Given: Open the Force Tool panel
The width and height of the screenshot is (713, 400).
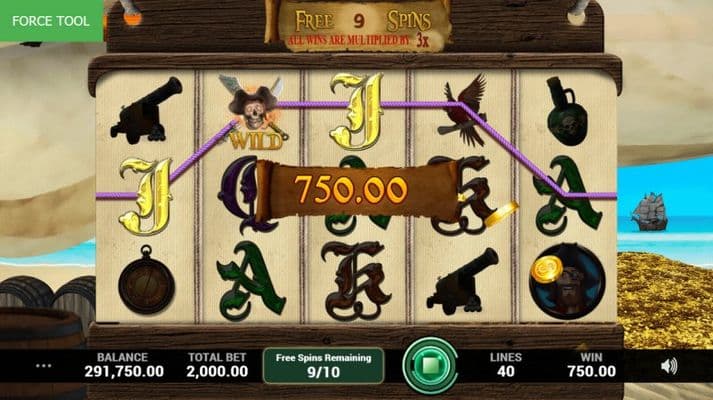Looking at the screenshot, I should (52, 20).
